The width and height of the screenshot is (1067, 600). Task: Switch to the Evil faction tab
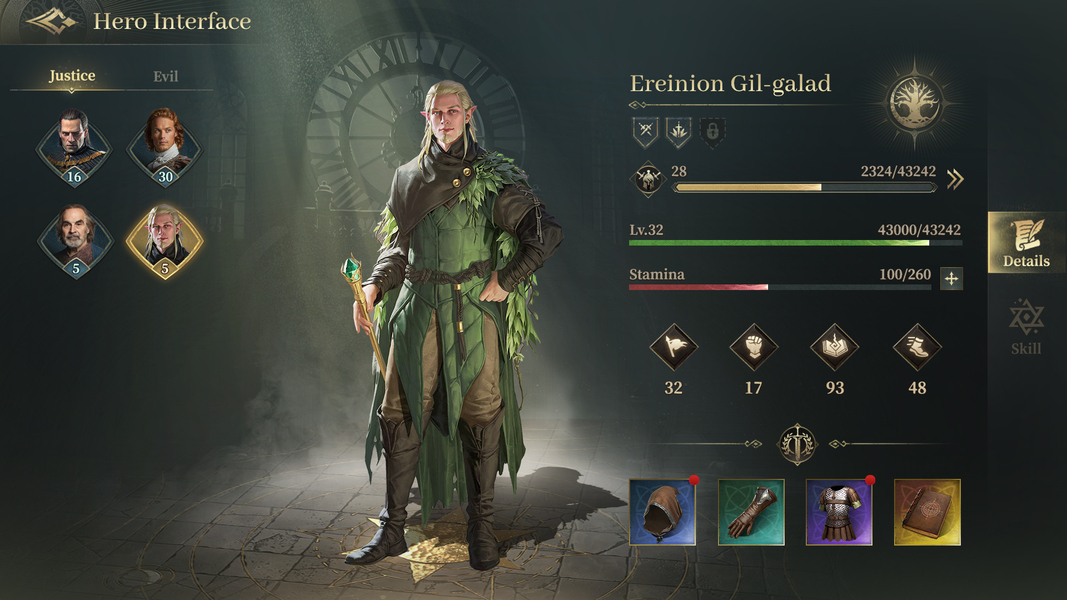166,76
